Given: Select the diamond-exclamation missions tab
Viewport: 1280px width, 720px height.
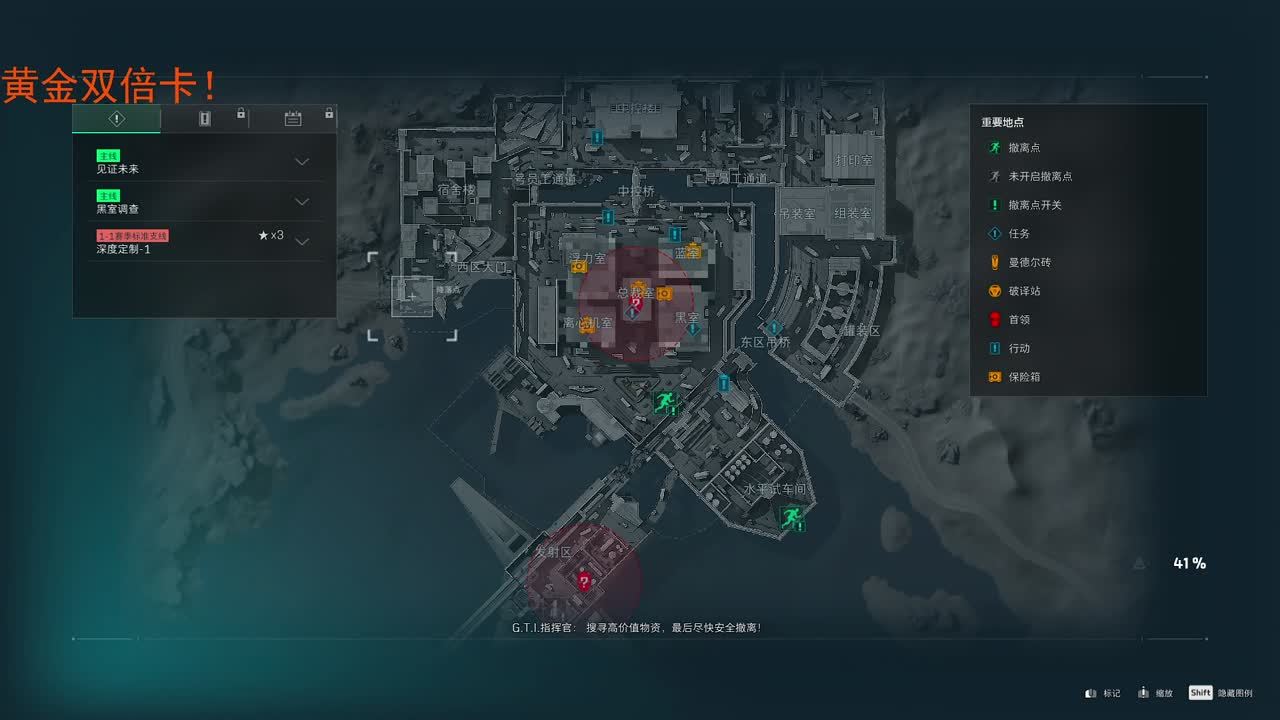Looking at the screenshot, I should [117, 119].
